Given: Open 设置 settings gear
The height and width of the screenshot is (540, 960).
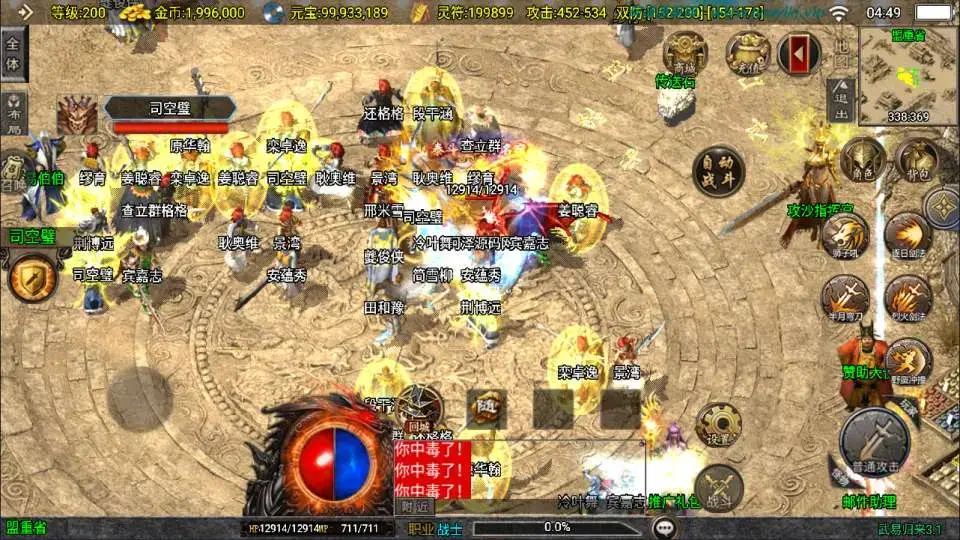Looking at the screenshot, I should 718,427.
